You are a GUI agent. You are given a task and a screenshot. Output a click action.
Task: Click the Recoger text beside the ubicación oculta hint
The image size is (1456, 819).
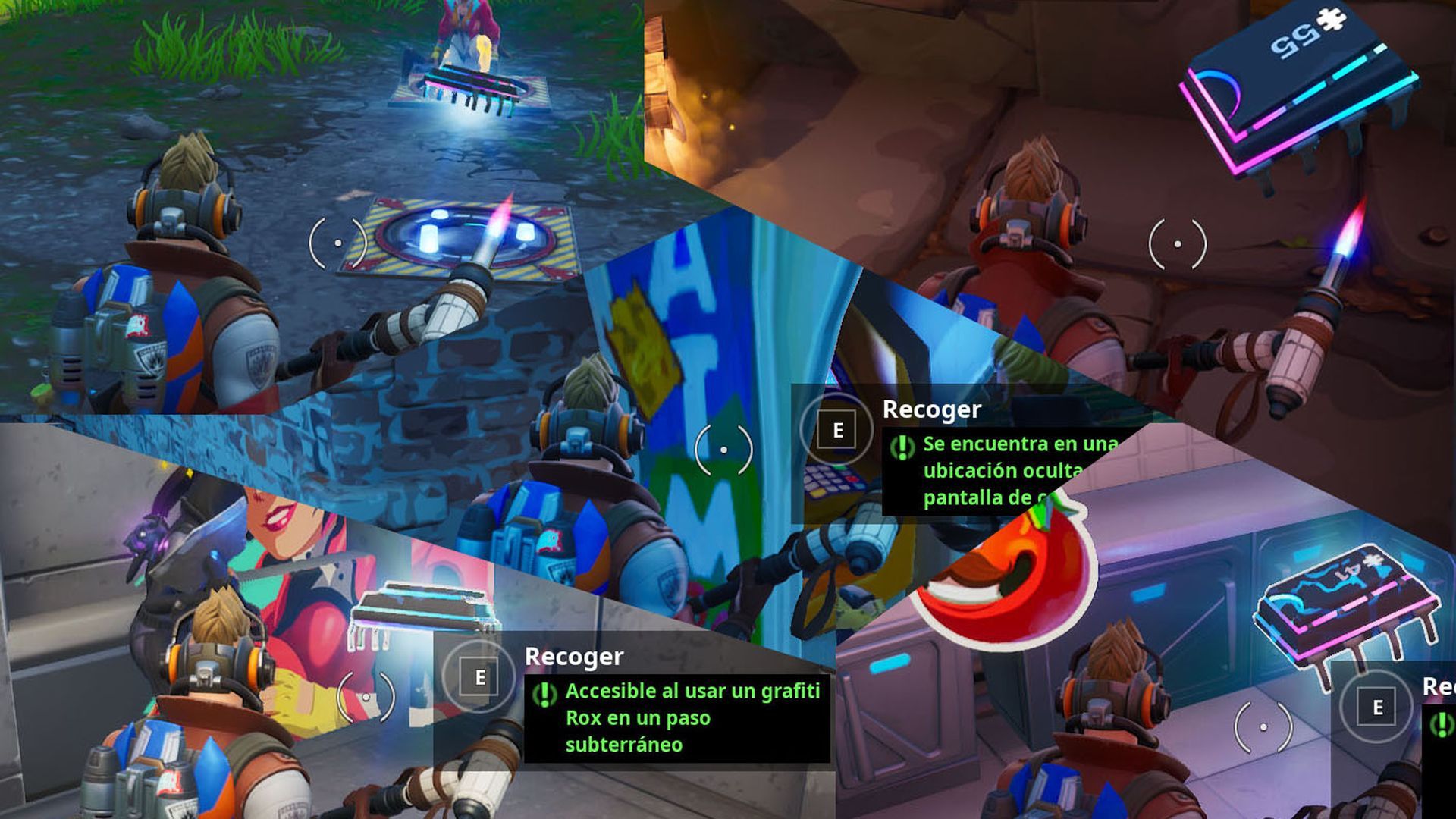click(x=931, y=409)
